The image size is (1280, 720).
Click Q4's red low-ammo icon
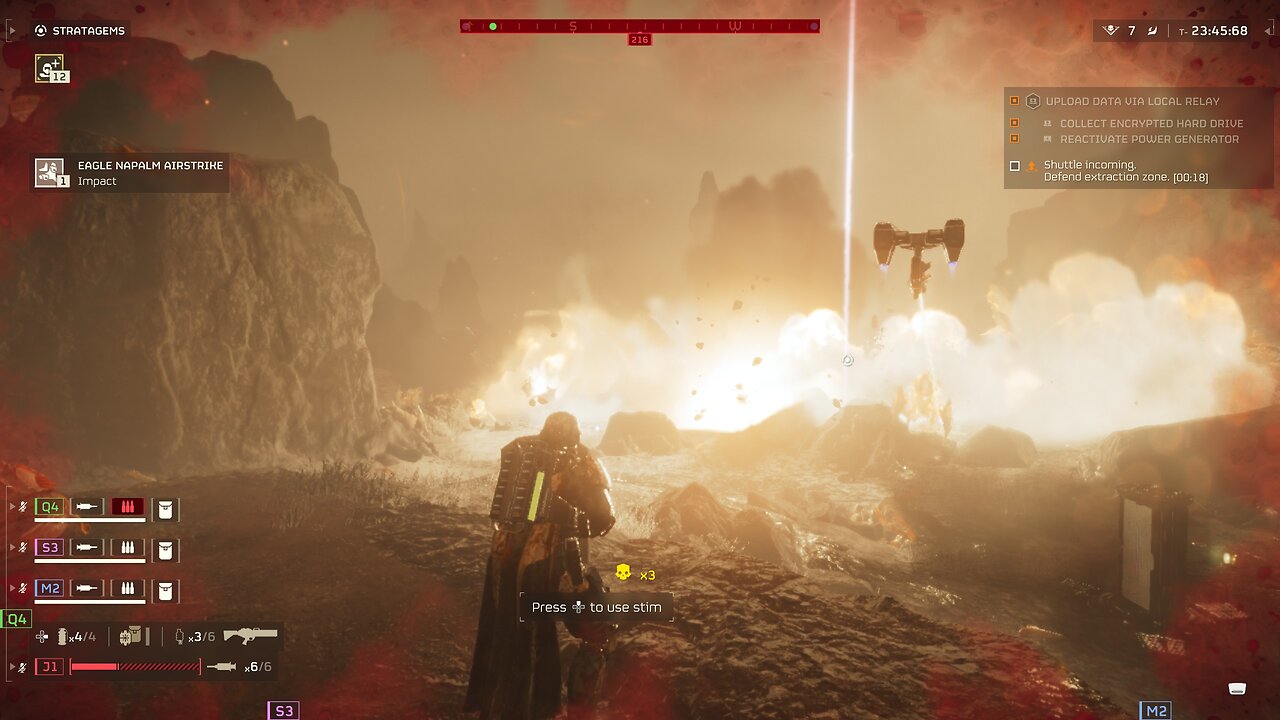pos(127,507)
